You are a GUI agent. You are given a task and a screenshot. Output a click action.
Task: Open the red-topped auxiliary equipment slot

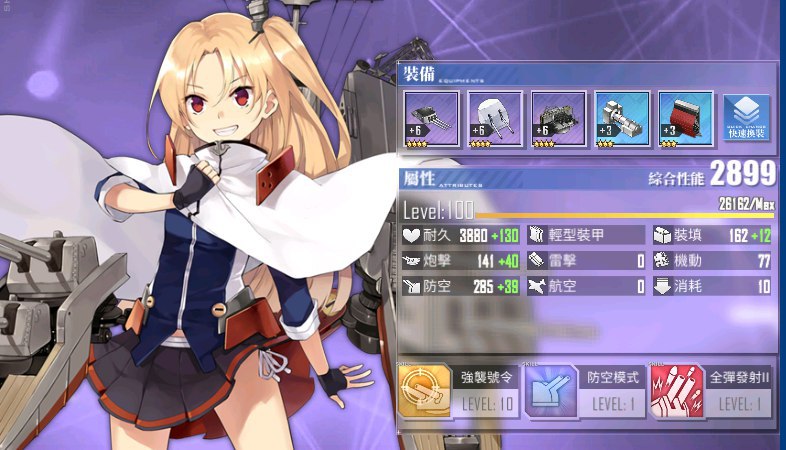click(x=686, y=119)
